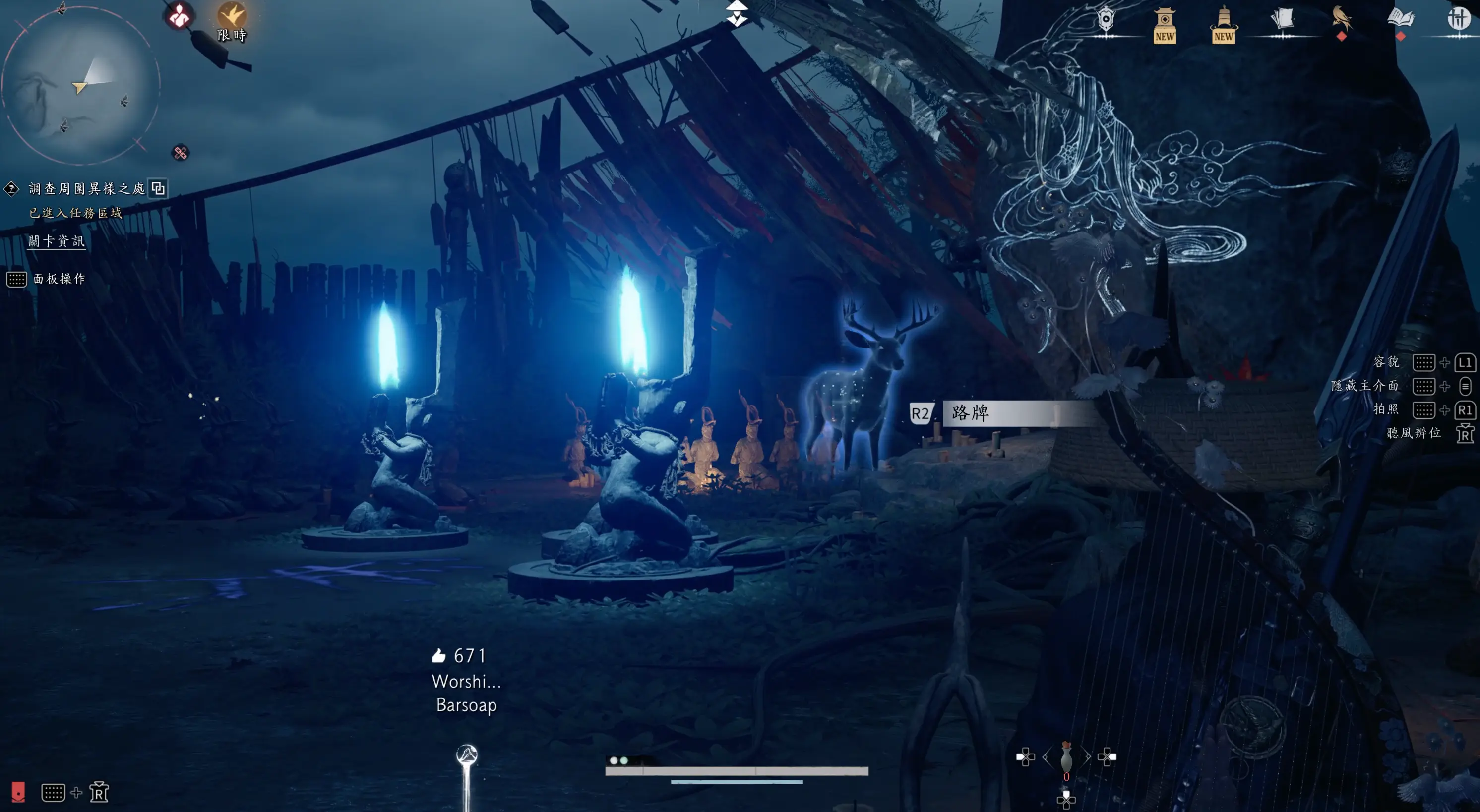Cycle to the previous quick item

pos(1046,757)
